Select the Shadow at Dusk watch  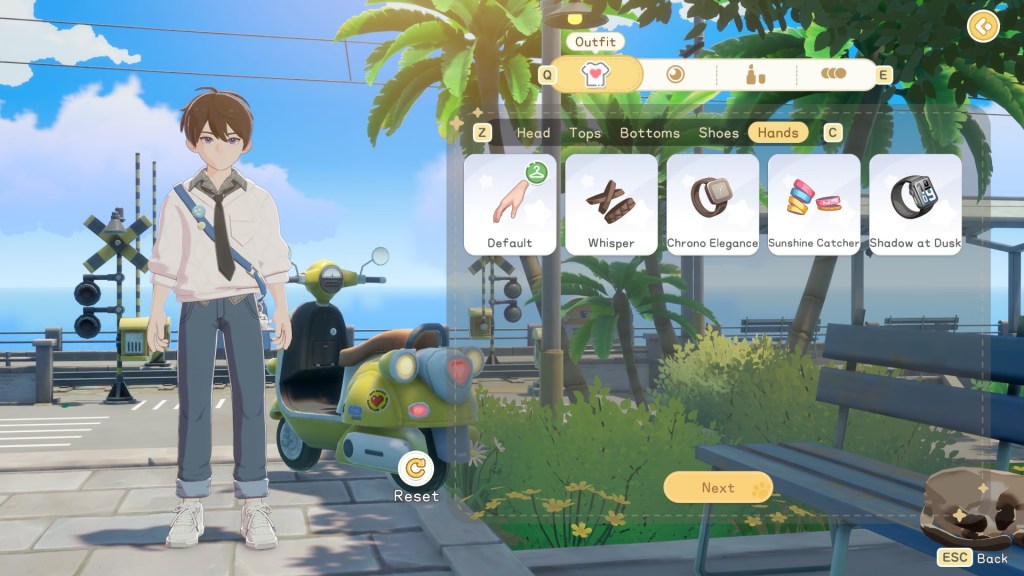[915, 204]
